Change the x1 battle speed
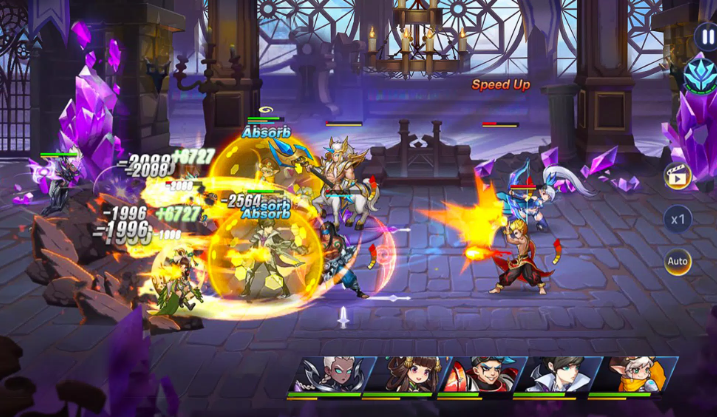Screen dimensions: 717x417 [678, 219]
